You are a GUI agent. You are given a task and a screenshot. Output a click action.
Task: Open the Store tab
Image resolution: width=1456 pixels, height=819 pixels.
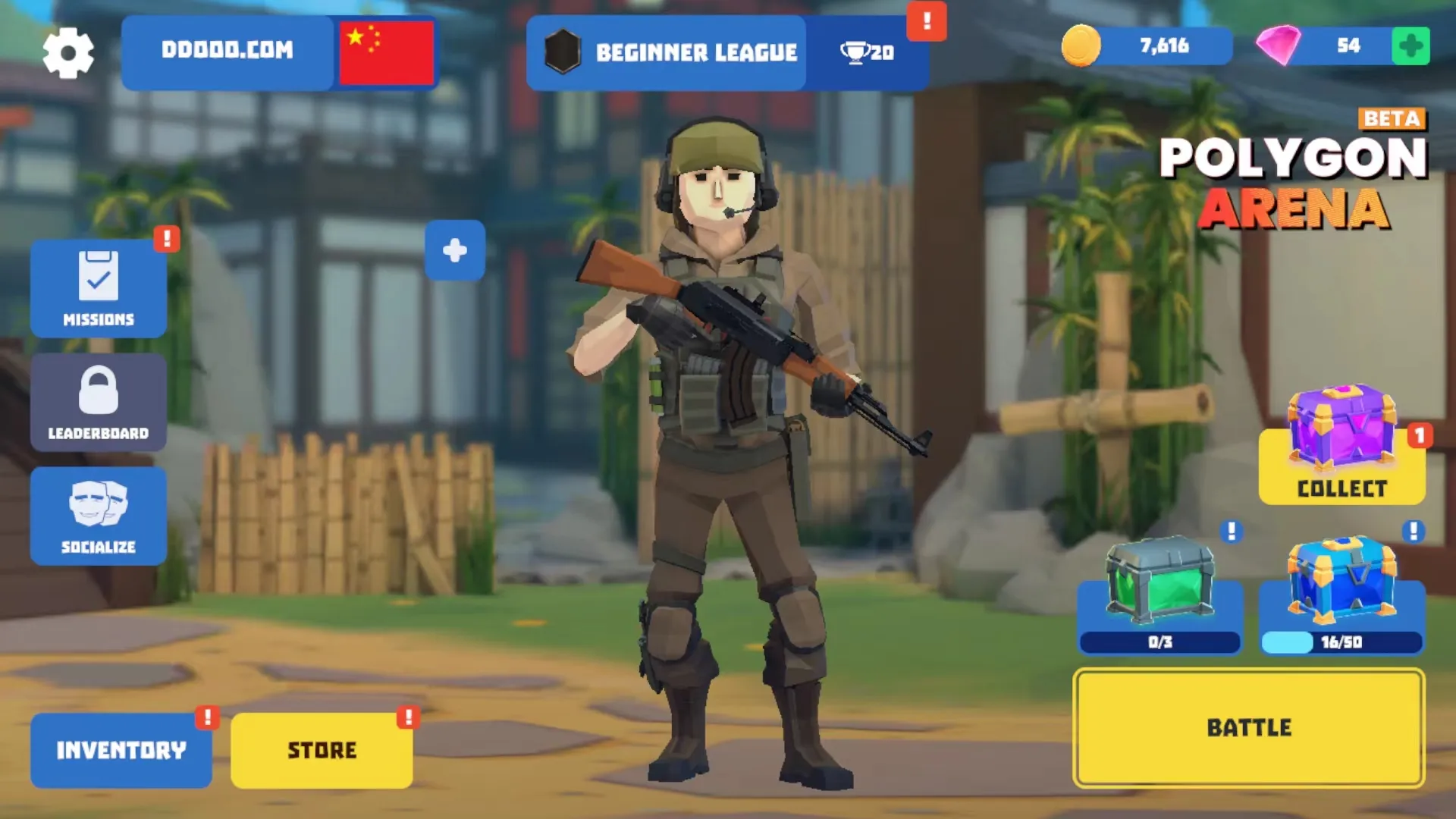(322, 749)
